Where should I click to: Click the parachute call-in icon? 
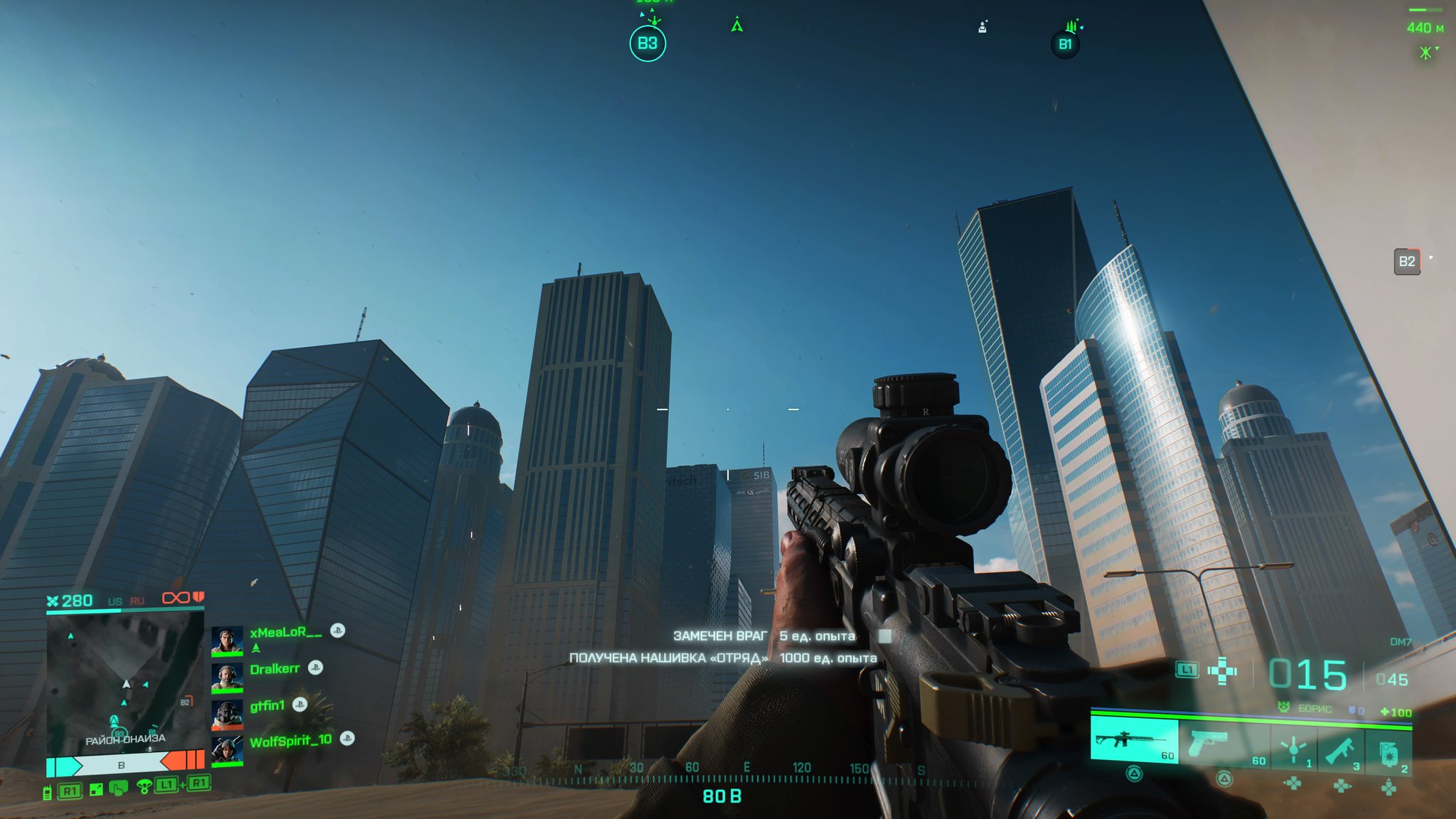click(x=144, y=787)
